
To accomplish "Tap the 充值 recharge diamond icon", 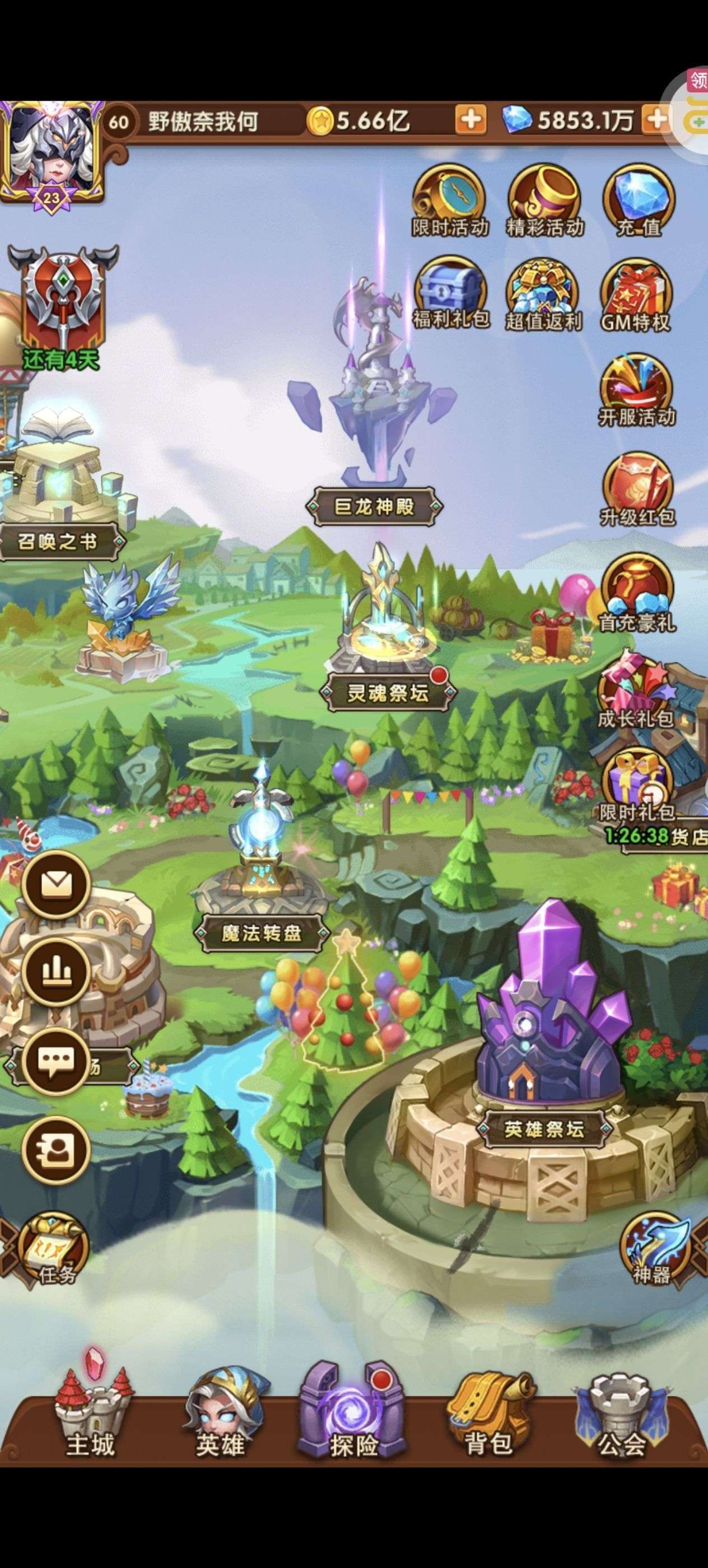I will click(x=639, y=199).
